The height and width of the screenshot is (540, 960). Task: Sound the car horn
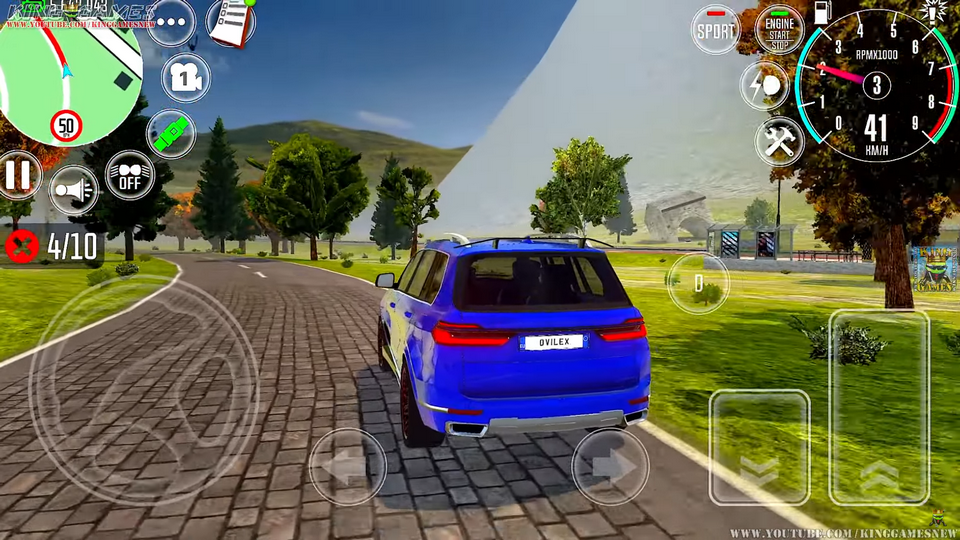[74, 189]
